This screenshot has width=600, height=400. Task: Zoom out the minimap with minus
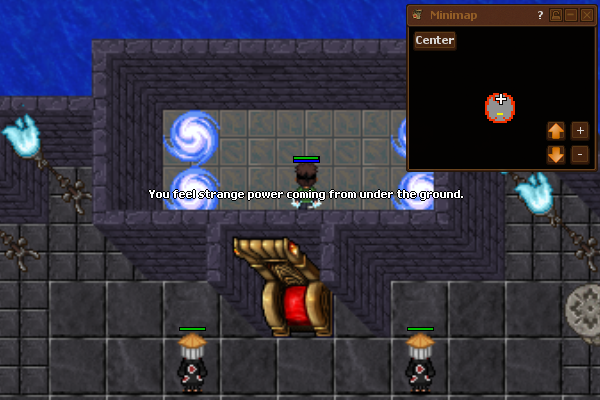[x=580, y=154]
